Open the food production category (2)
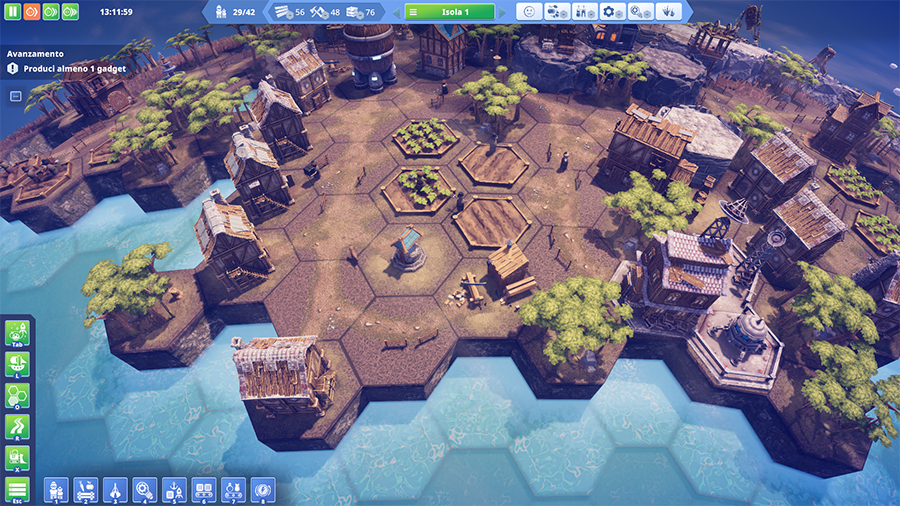This screenshot has height=506, width=900. [x=85, y=489]
